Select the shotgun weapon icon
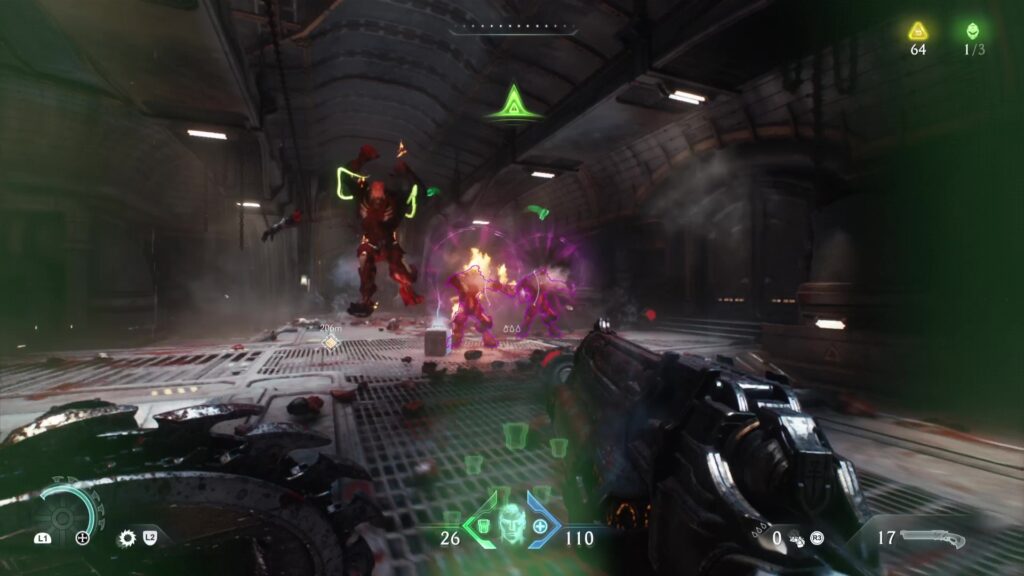This screenshot has width=1024, height=576. tap(932, 539)
